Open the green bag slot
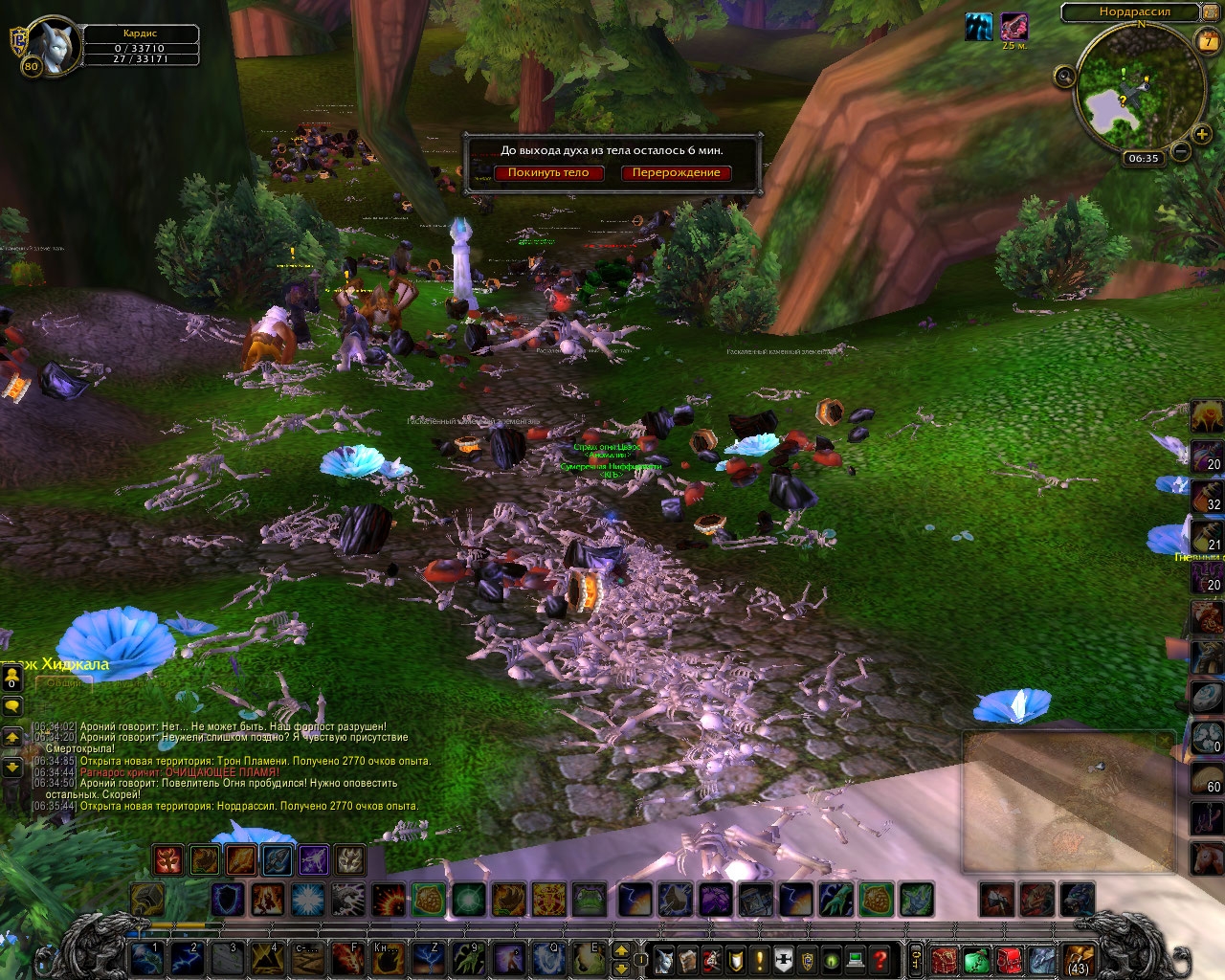This screenshot has height=980, width=1225. point(976,958)
